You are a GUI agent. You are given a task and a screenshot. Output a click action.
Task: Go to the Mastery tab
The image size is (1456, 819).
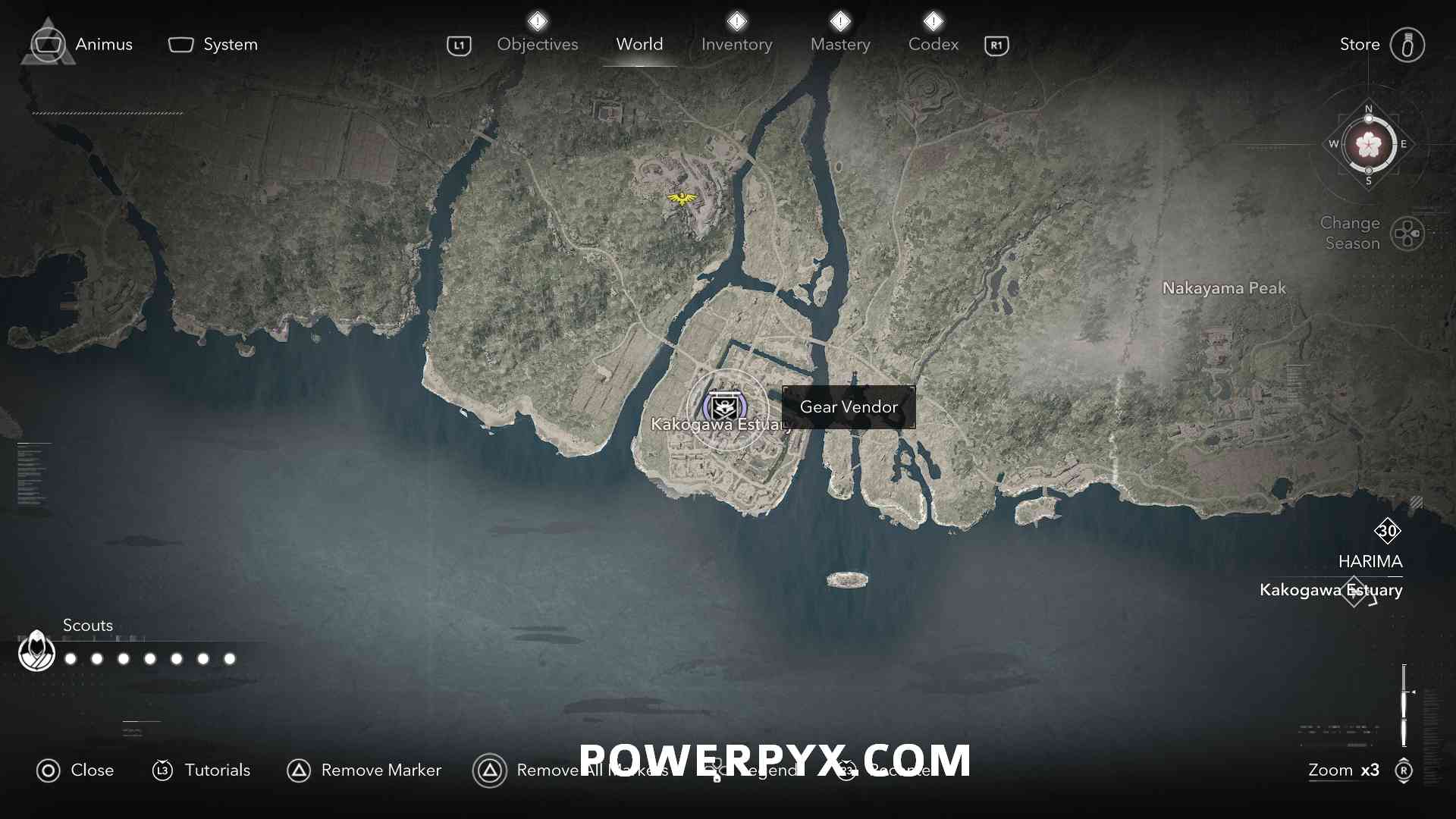coord(840,44)
